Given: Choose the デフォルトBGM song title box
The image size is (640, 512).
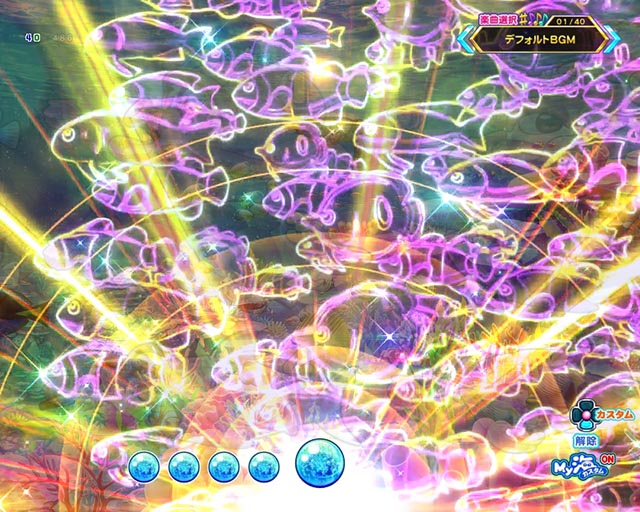Looking at the screenshot, I should point(539,39).
